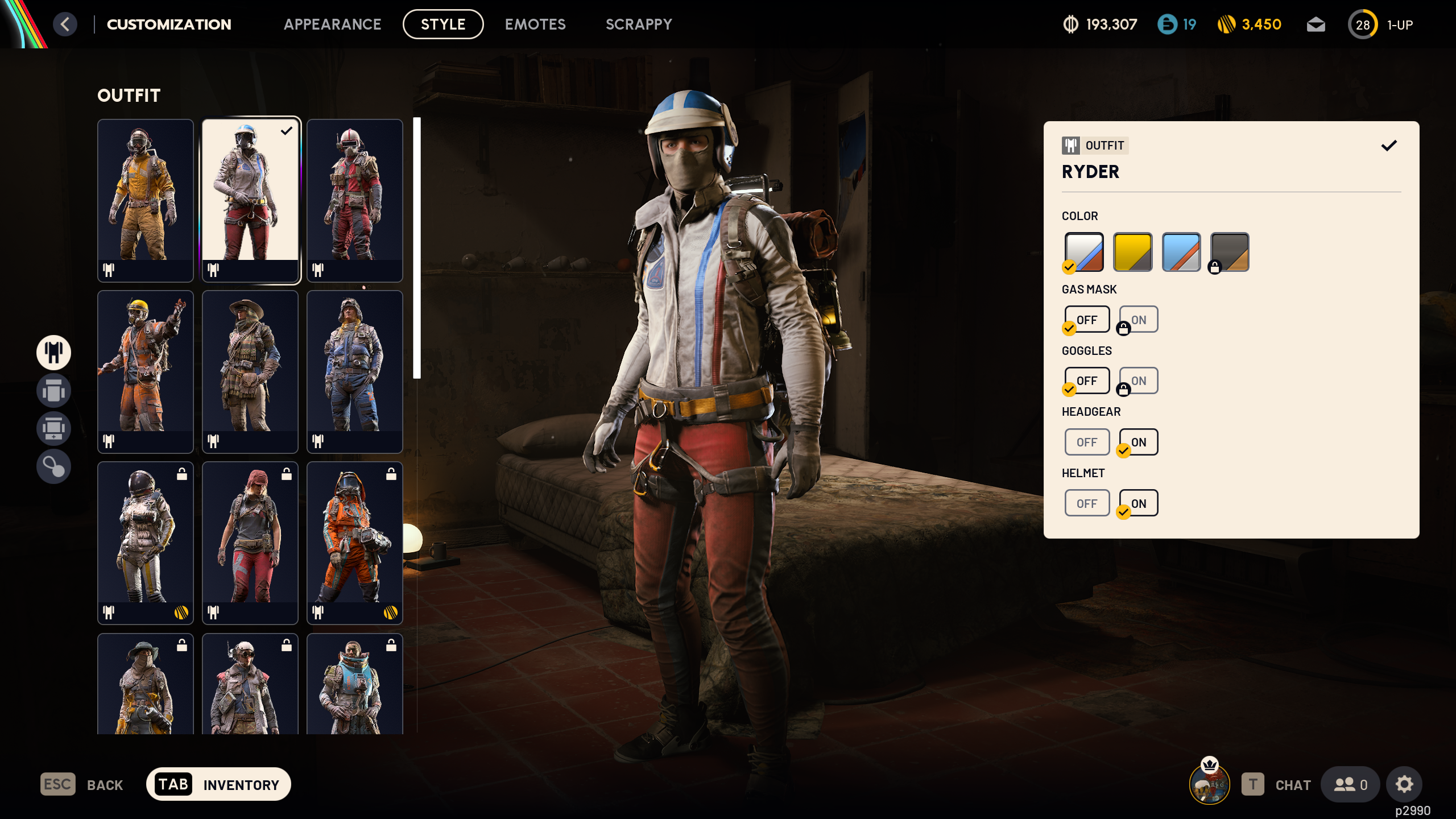
Task: Open the mail envelope icon
Action: pos(1316,24)
